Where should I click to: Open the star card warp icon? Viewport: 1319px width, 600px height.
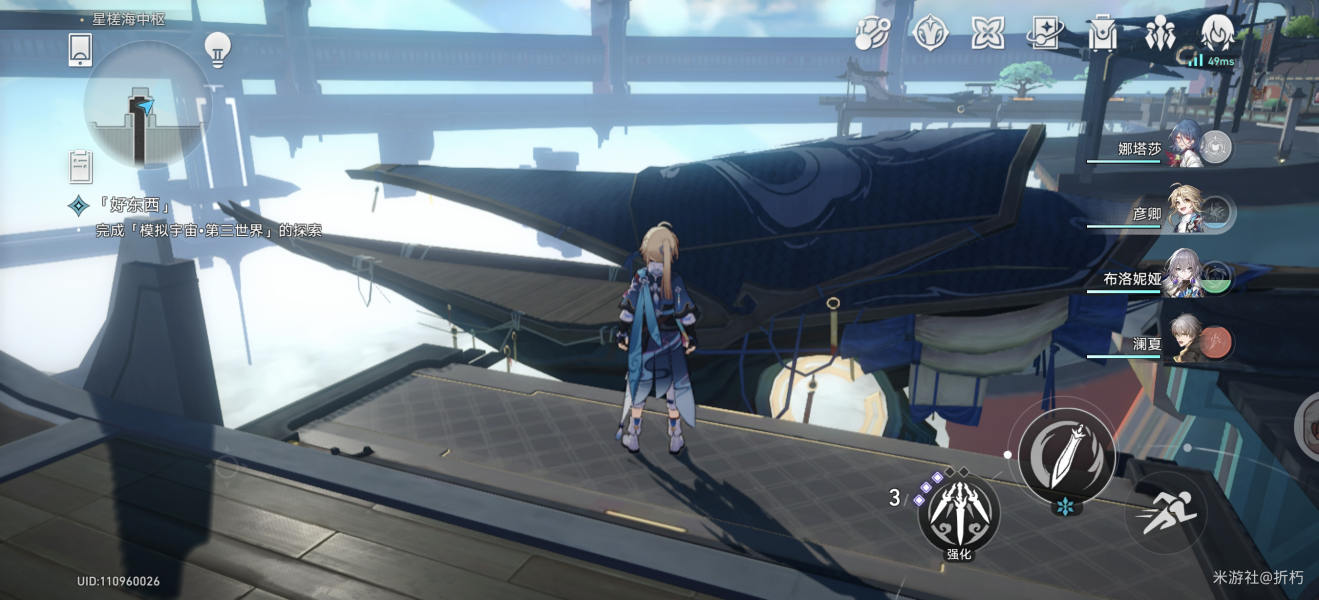1045,34
